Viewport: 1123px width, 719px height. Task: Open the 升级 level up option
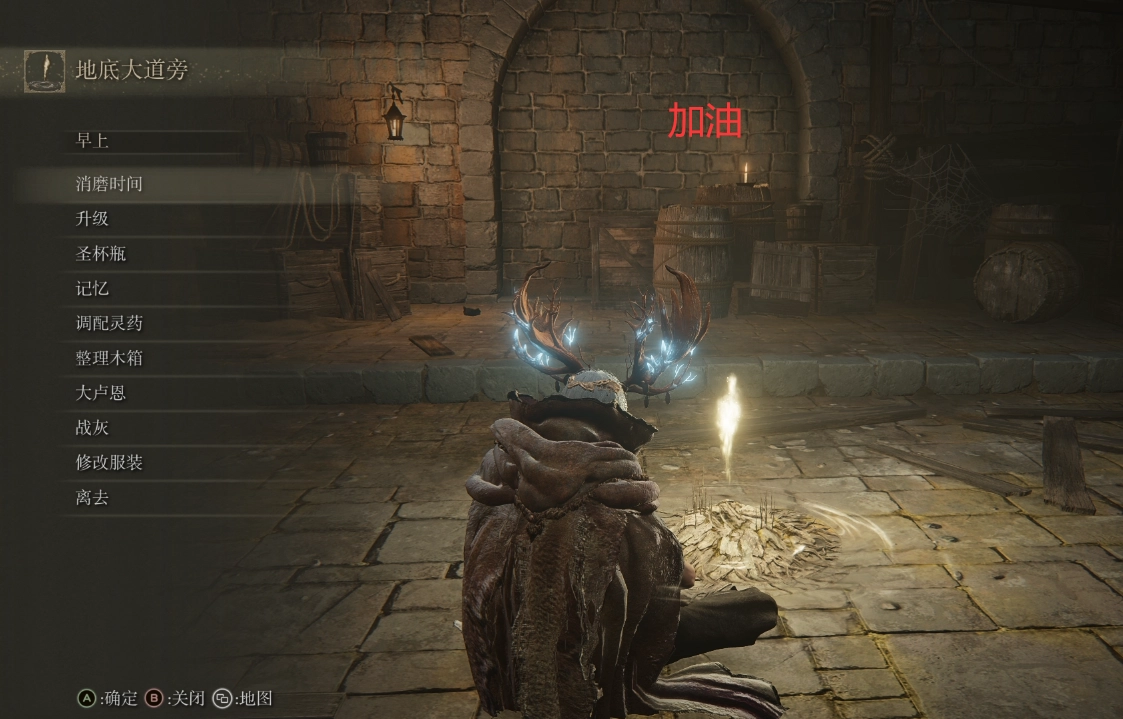pyautogui.click(x=92, y=219)
